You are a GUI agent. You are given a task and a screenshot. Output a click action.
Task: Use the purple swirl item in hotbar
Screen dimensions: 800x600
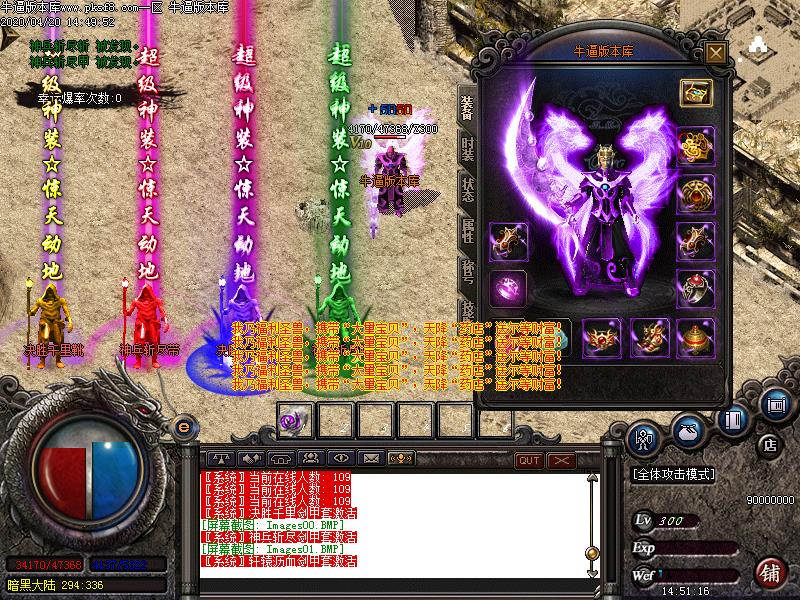(292, 421)
